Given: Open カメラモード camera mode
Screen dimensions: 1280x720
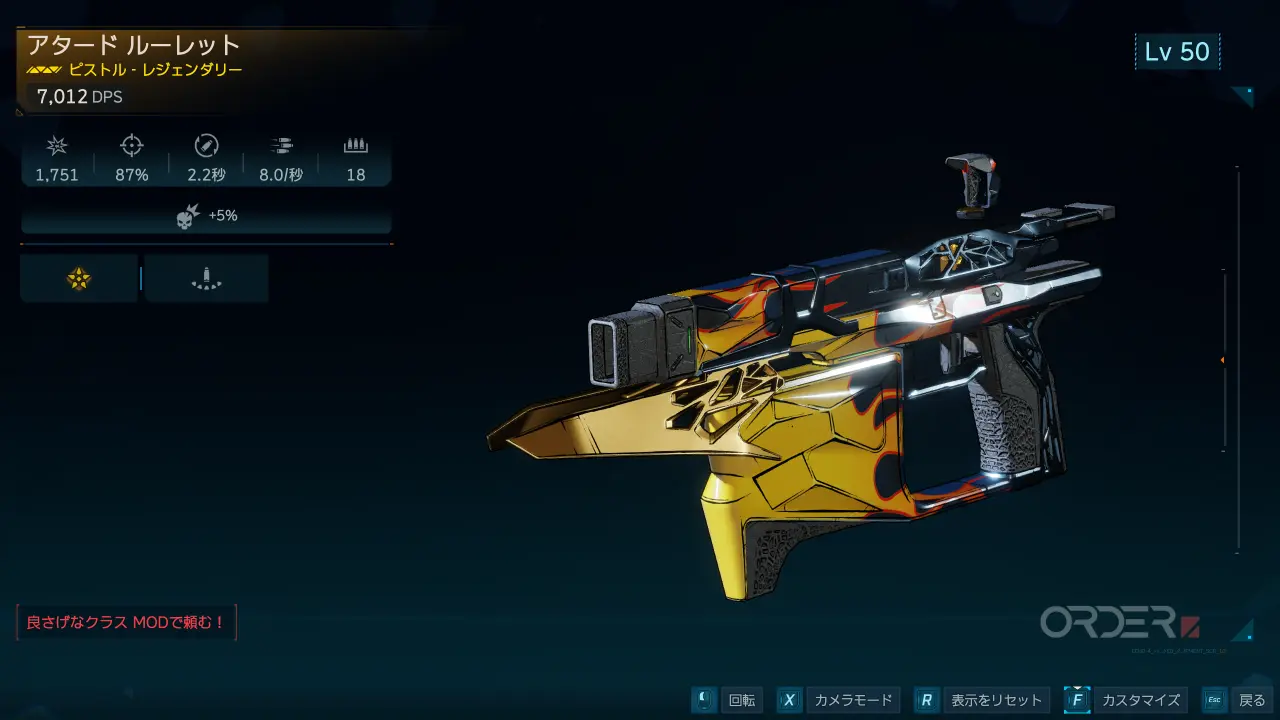Looking at the screenshot, I should coord(838,700).
